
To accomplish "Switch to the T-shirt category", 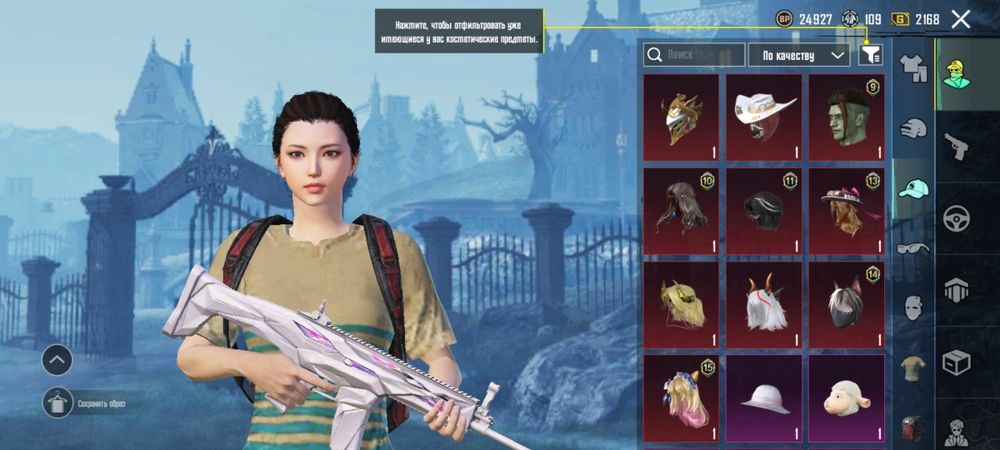I will (912, 368).
